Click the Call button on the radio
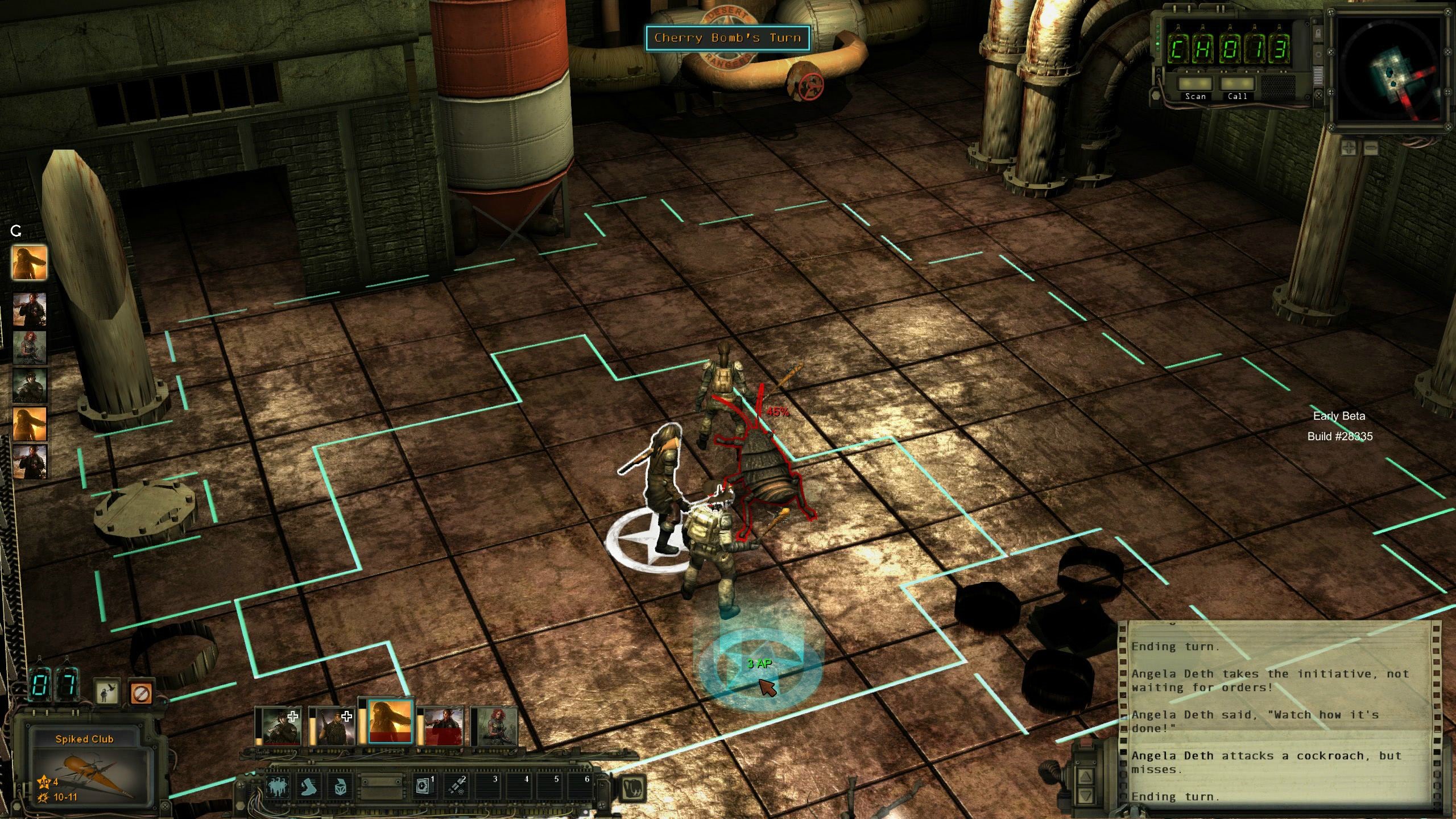Screen dimensions: 1456x819 click(1237, 86)
